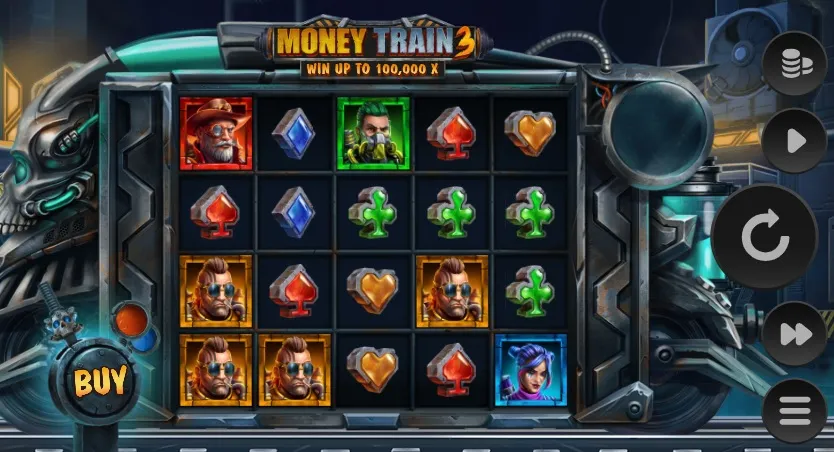Open the BUY bonus feature

(101, 380)
